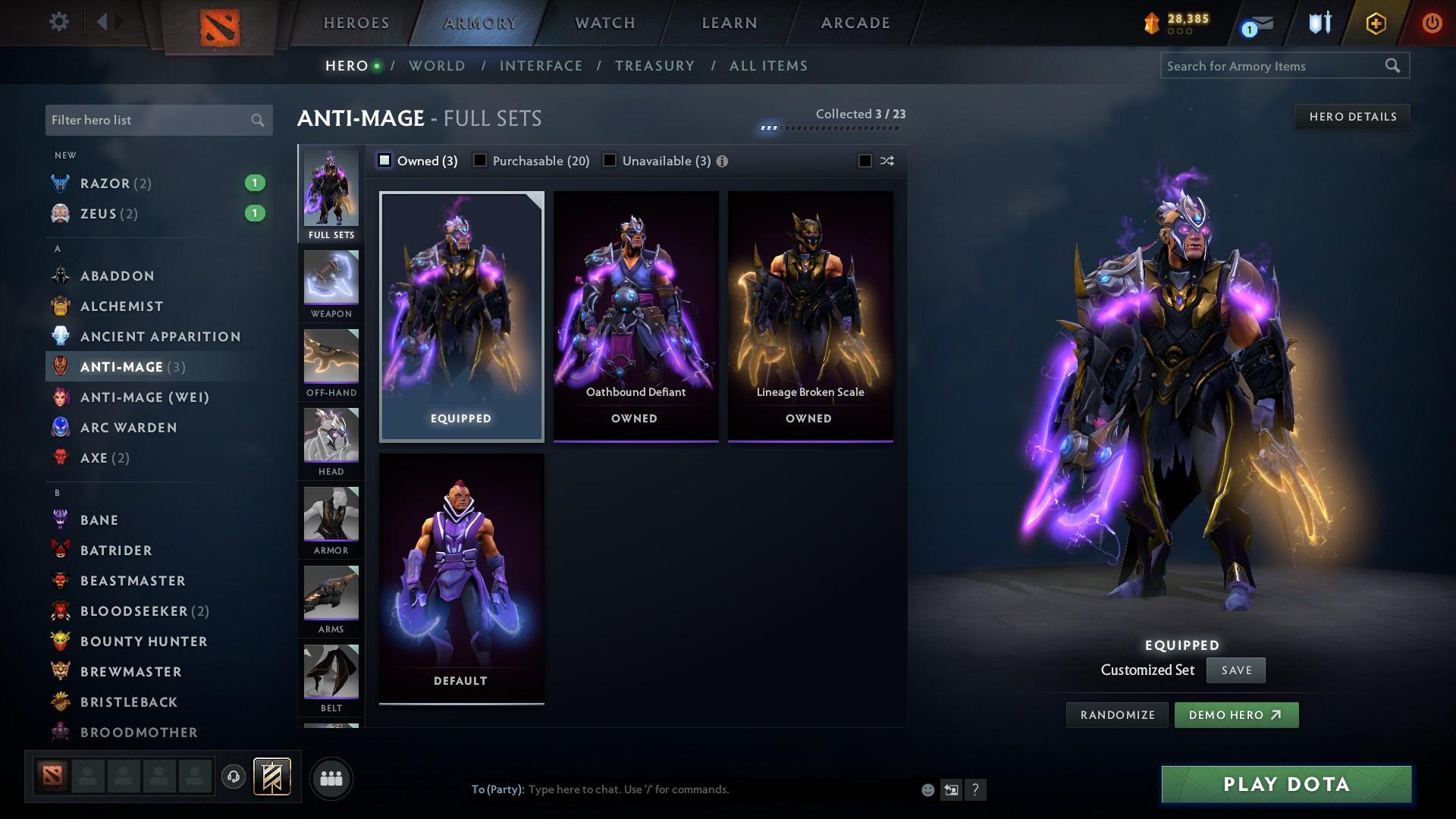Uncheck the Owned (3) filter
The height and width of the screenshot is (819, 1456).
(x=384, y=161)
